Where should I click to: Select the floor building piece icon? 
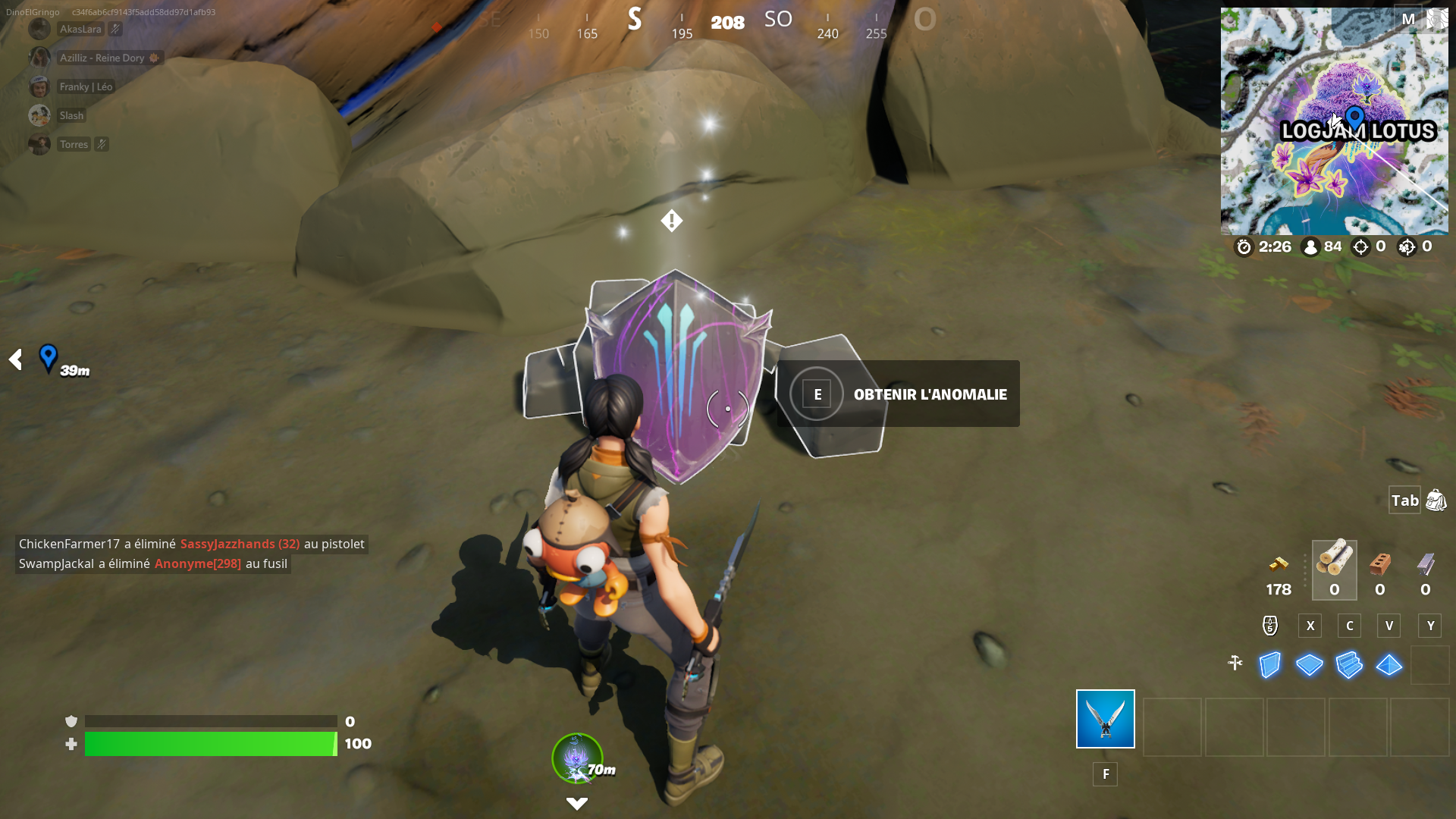coord(1310,664)
